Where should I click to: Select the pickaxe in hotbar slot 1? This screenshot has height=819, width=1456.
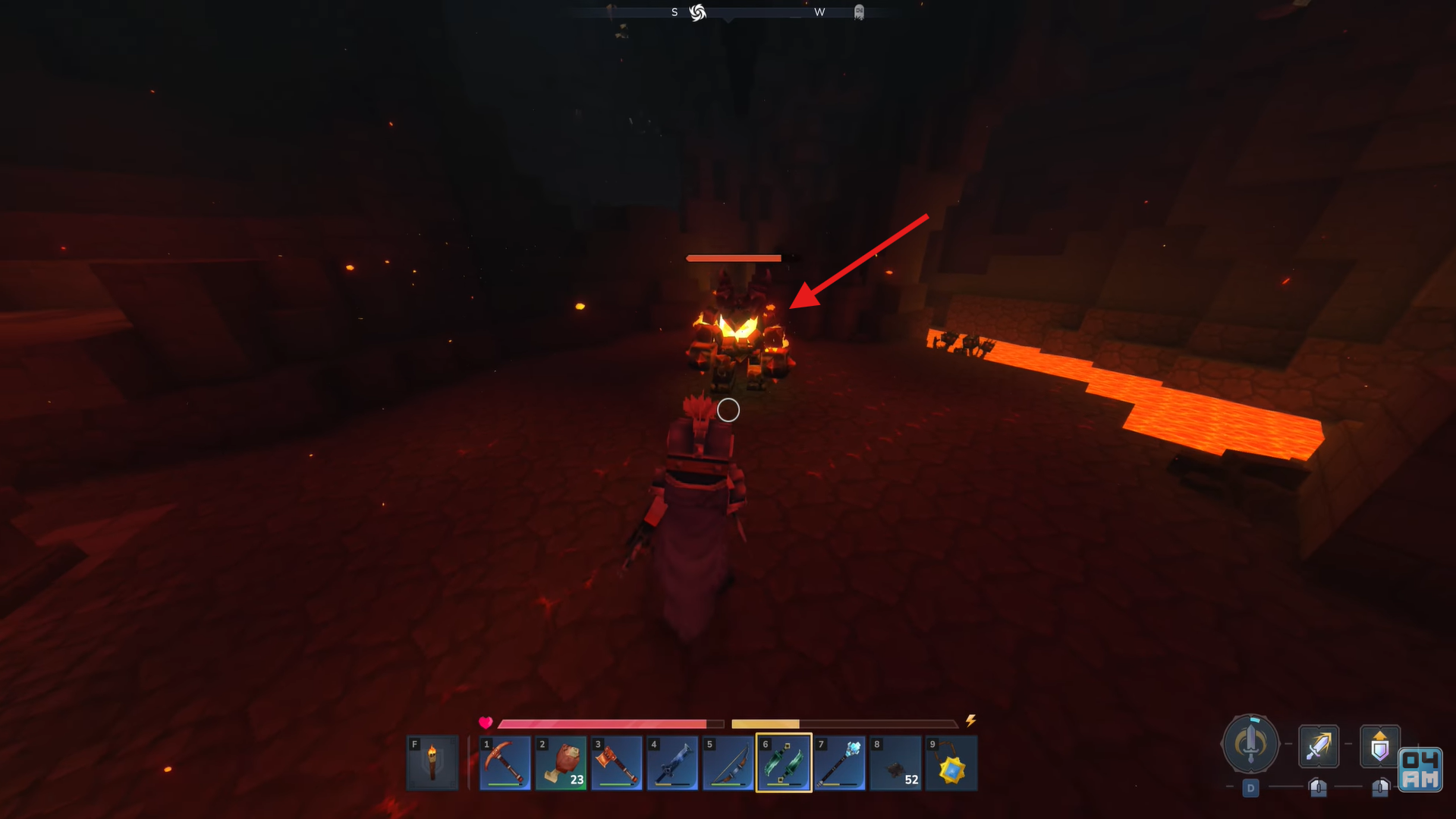coord(505,762)
